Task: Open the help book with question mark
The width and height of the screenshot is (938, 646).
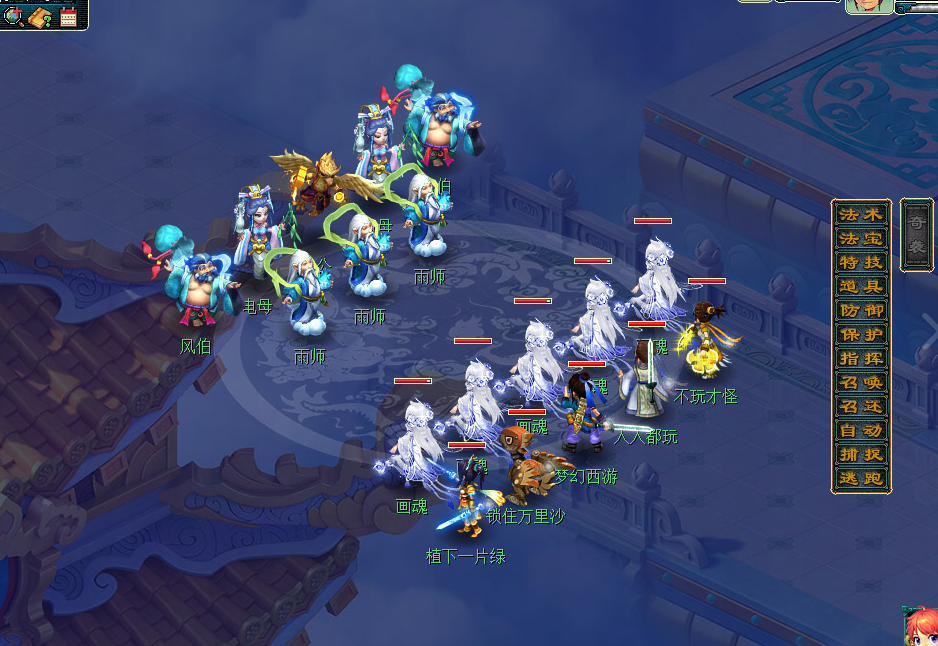Action: (x=41, y=16)
